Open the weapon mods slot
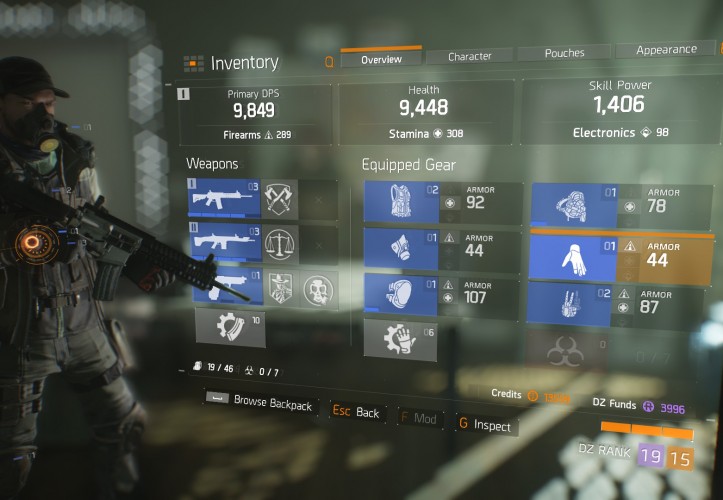Screen dimensions: 723x500 click(230, 328)
